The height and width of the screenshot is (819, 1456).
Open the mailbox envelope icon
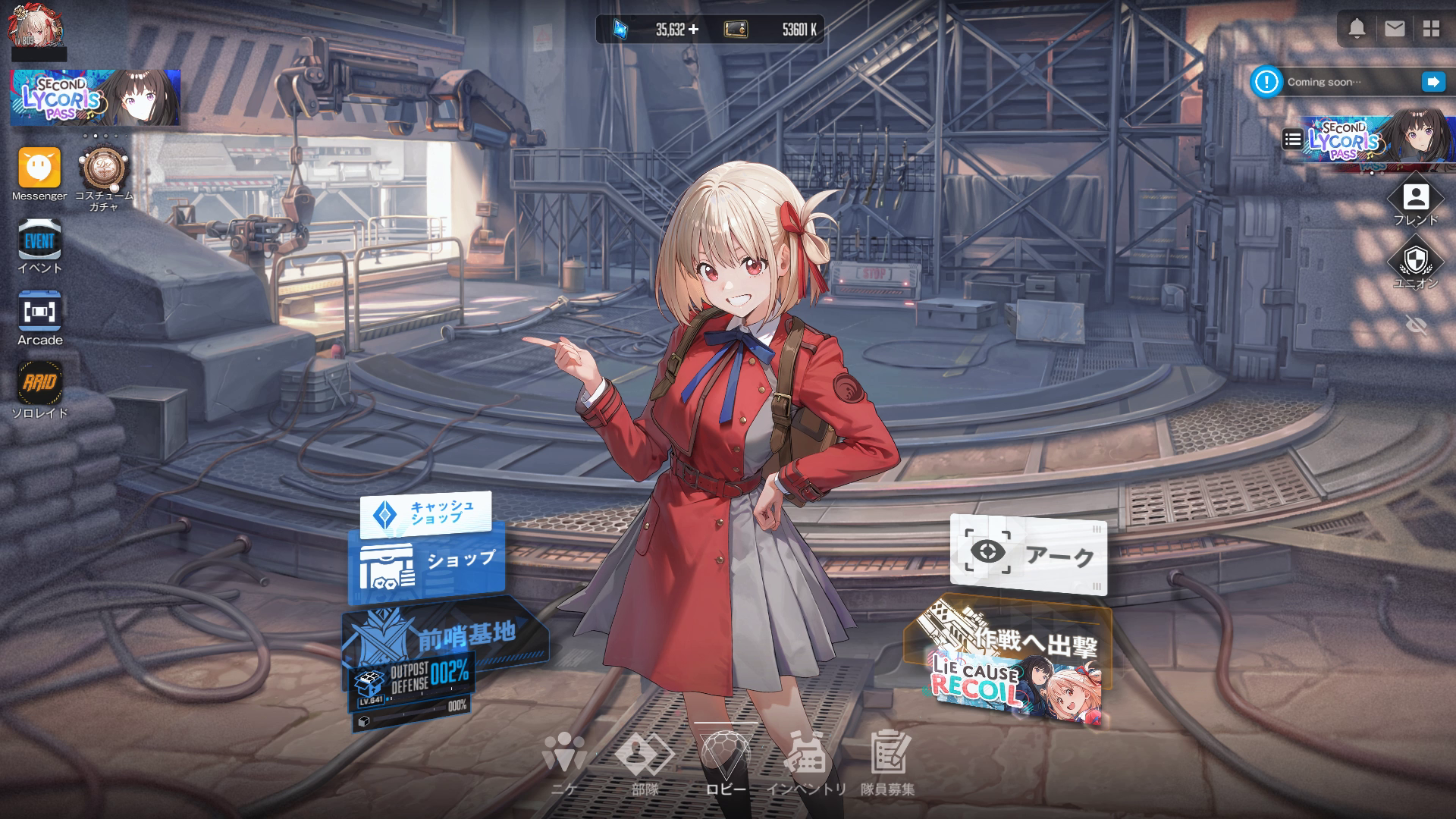1395,29
